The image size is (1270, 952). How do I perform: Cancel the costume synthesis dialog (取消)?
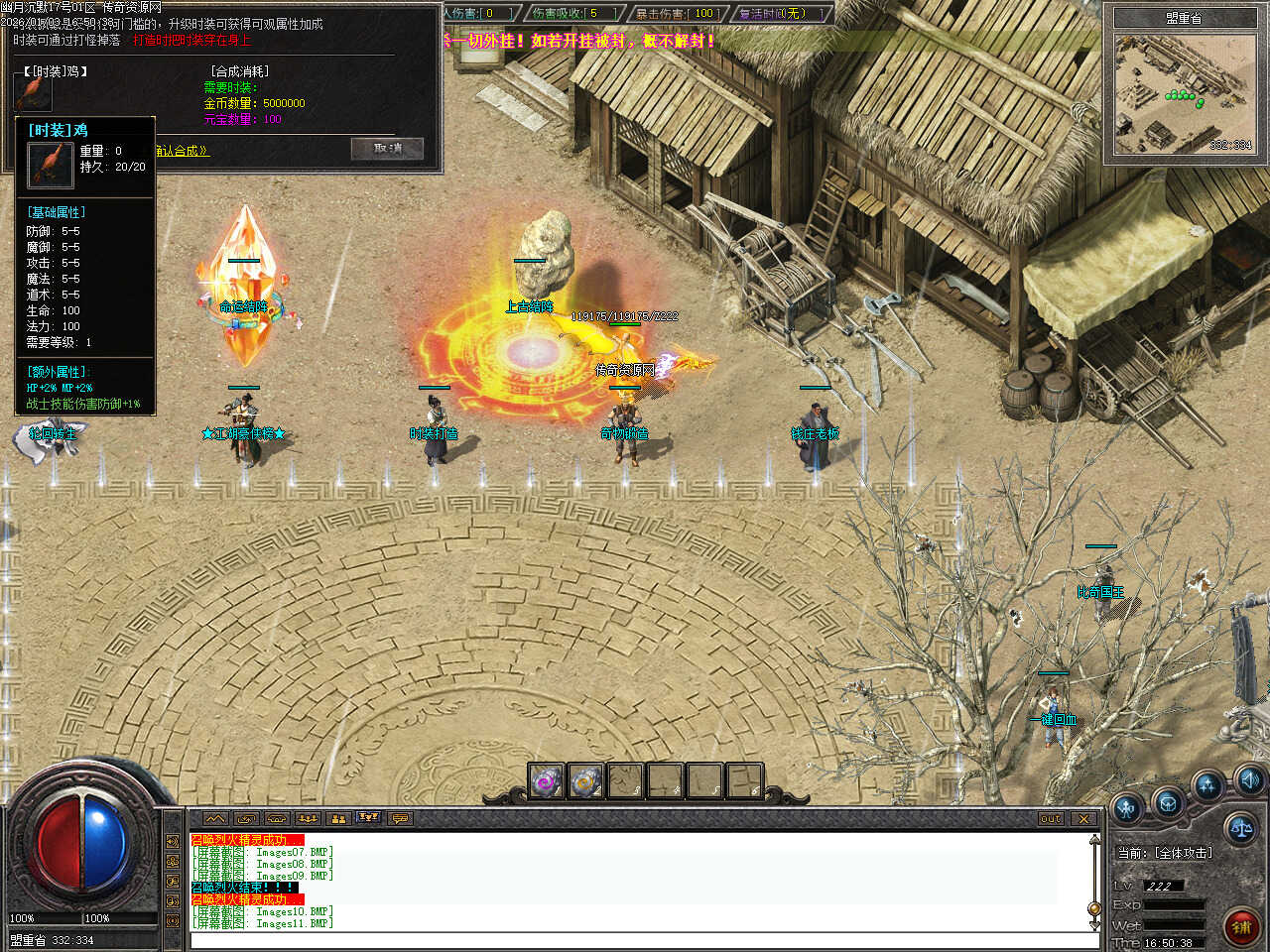click(x=387, y=149)
